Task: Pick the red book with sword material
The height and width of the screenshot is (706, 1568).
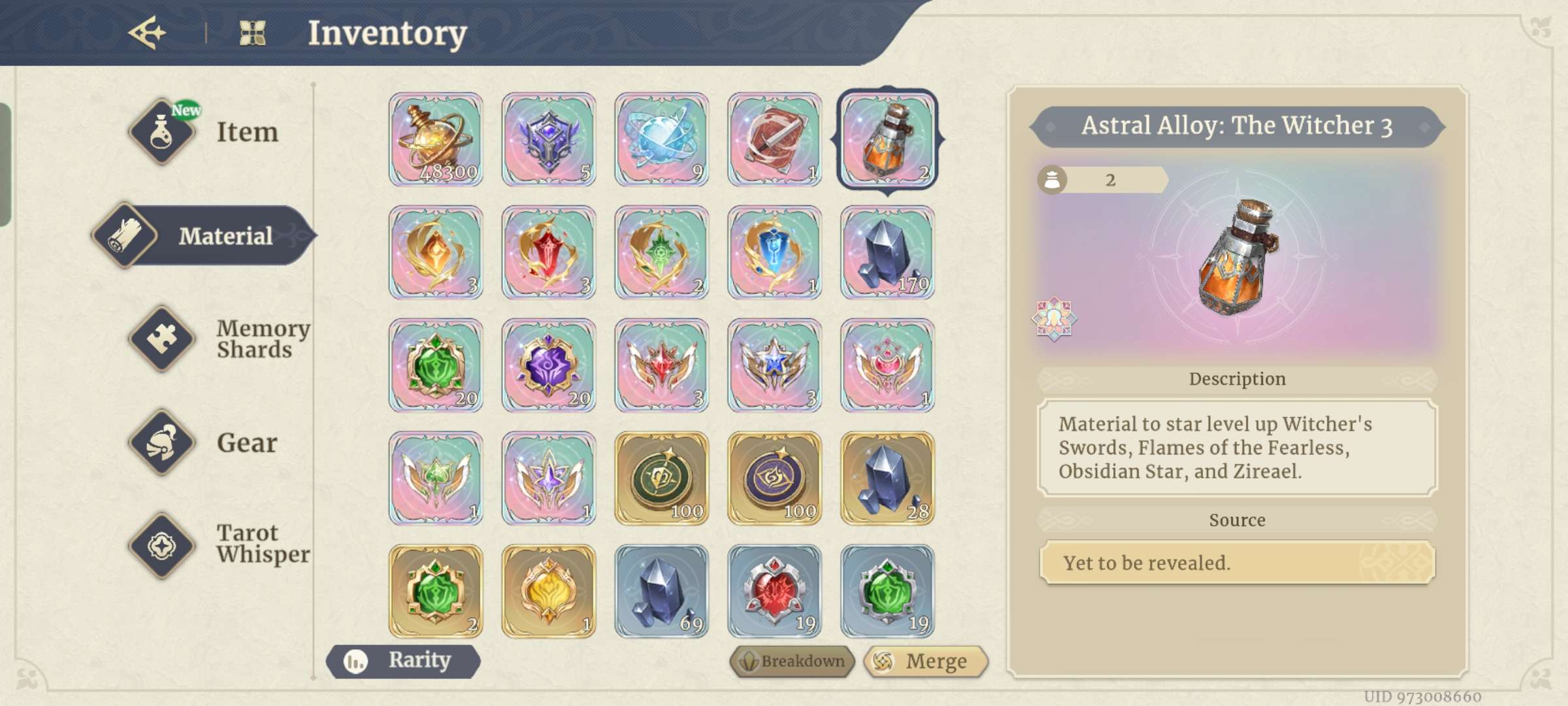Action: (x=775, y=139)
